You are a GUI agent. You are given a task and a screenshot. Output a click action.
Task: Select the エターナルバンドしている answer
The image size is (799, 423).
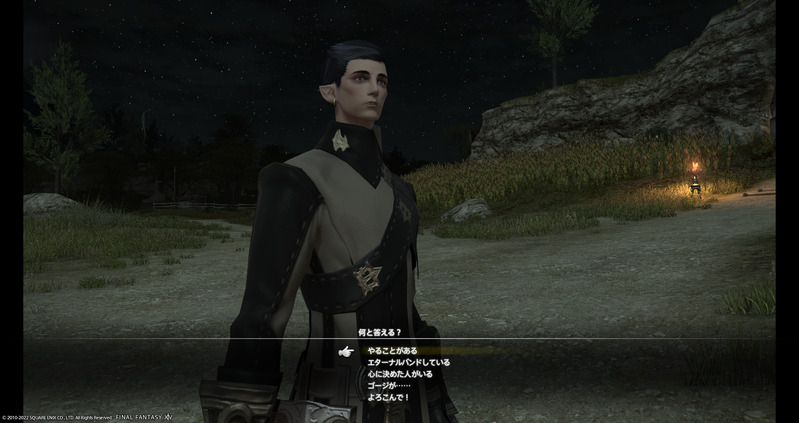[x=409, y=362]
